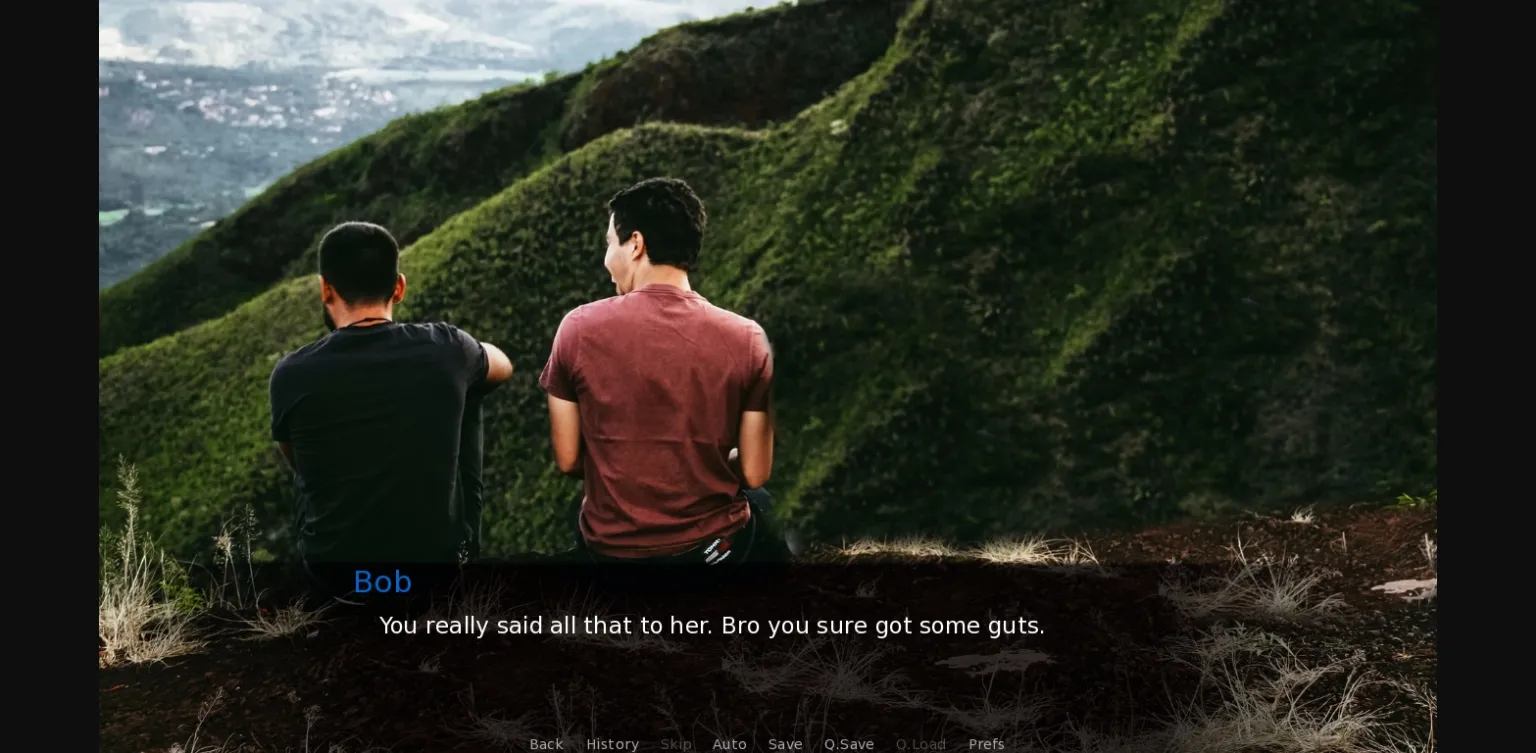Viewport: 1536px width, 753px height.
Task: Rewind the story using the Back option
Action: pyautogui.click(x=546, y=744)
